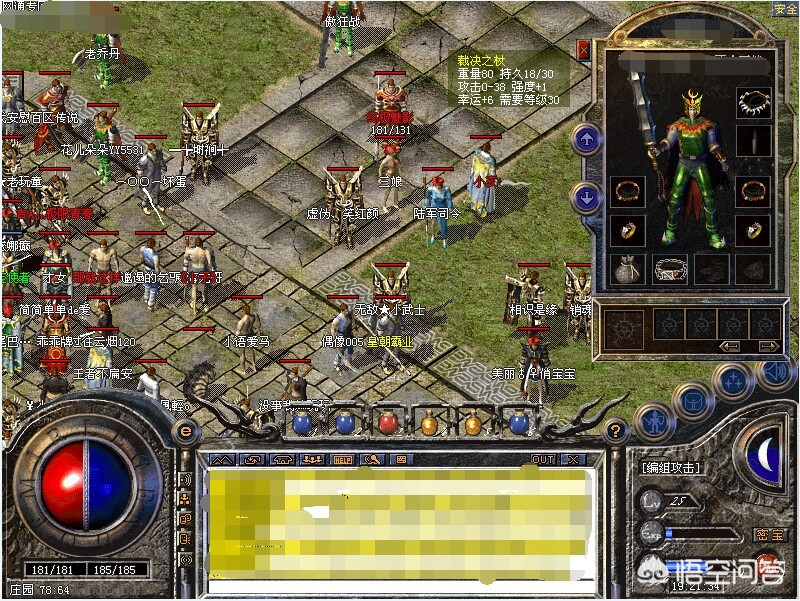Viewport: 800px width, 601px height.
Task: Click the blue down arrow button
Action: 587,196
